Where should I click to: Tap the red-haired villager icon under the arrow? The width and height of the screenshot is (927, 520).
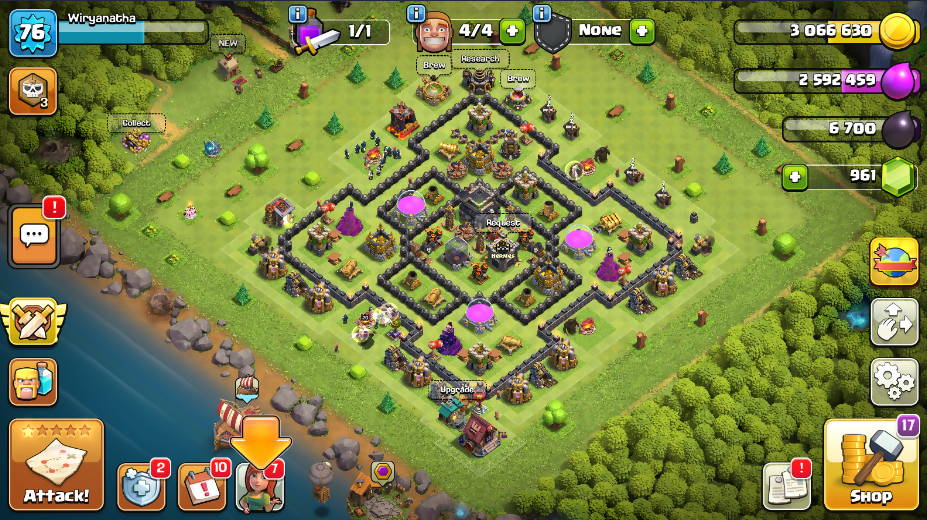pos(260,488)
